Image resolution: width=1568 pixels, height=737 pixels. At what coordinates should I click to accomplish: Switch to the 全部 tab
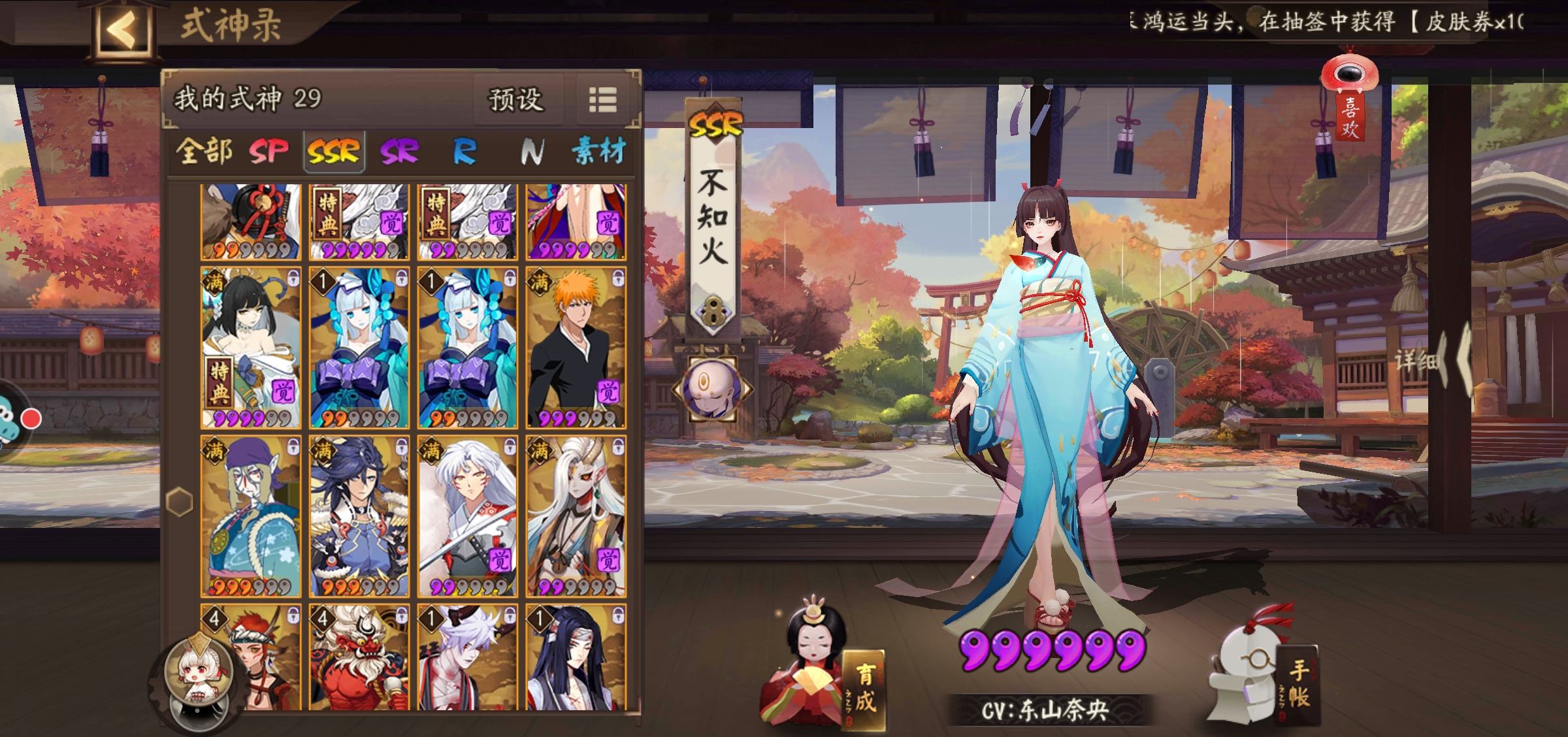coord(204,152)
